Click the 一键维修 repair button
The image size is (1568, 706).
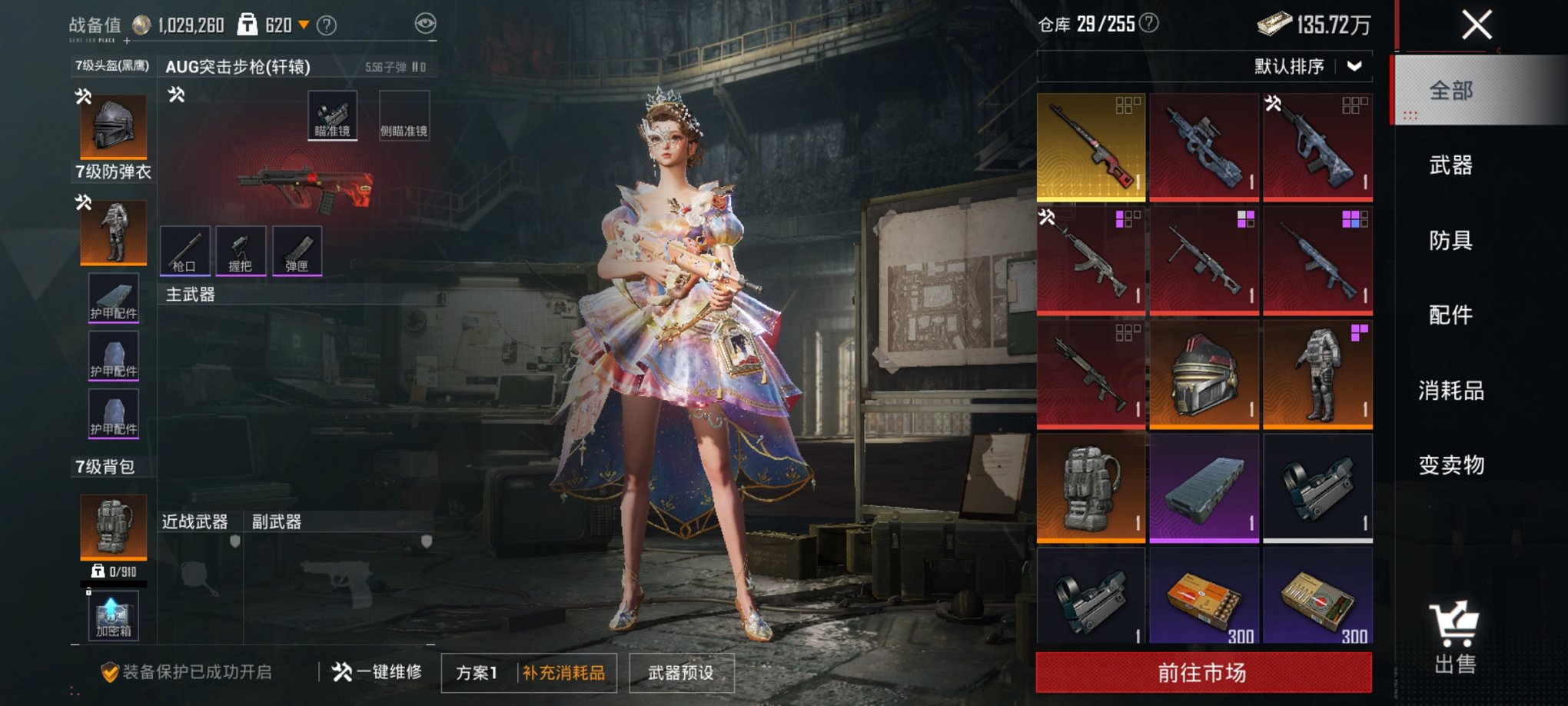point(377,672)
